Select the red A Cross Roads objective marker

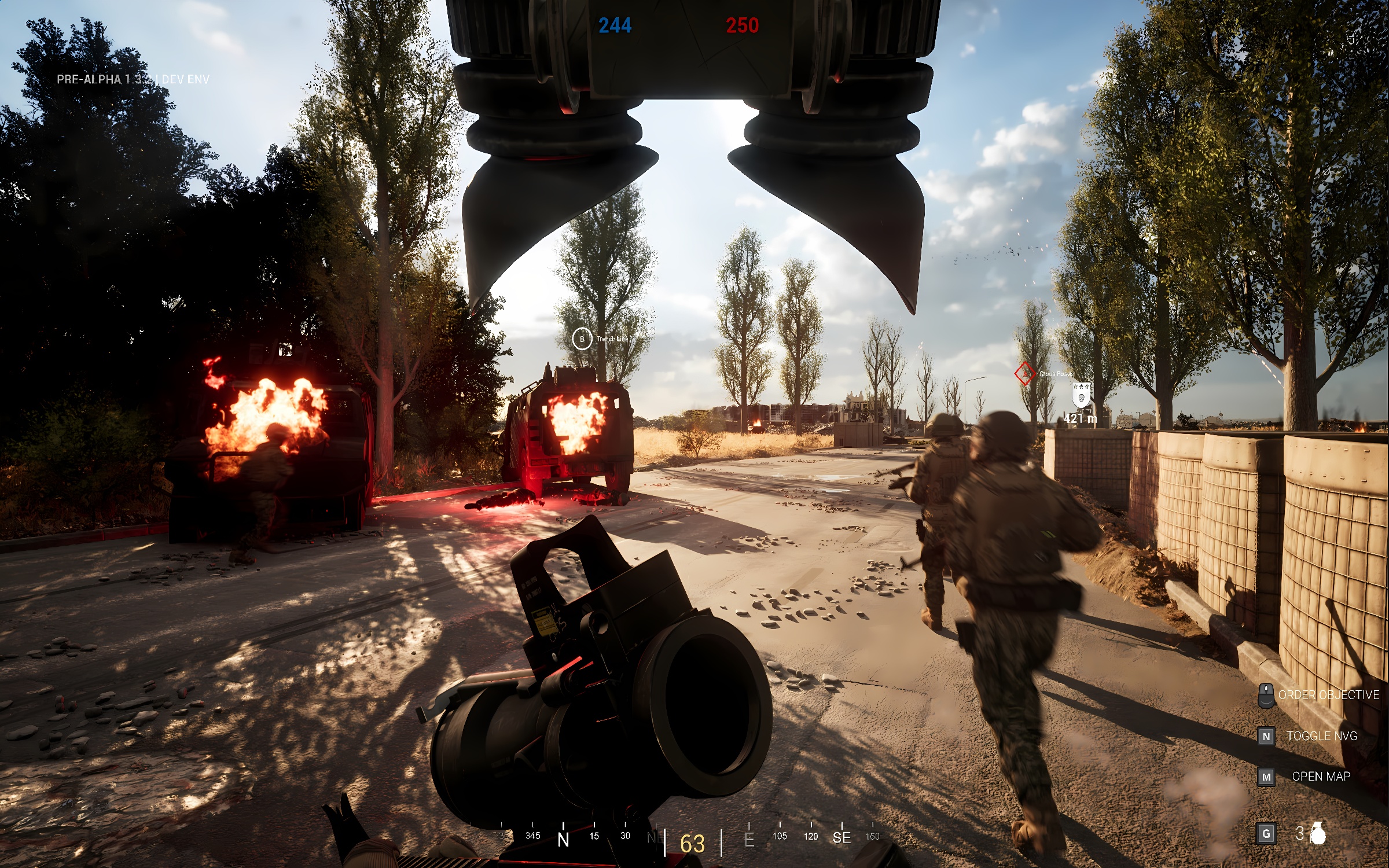tap(1024, 373)
